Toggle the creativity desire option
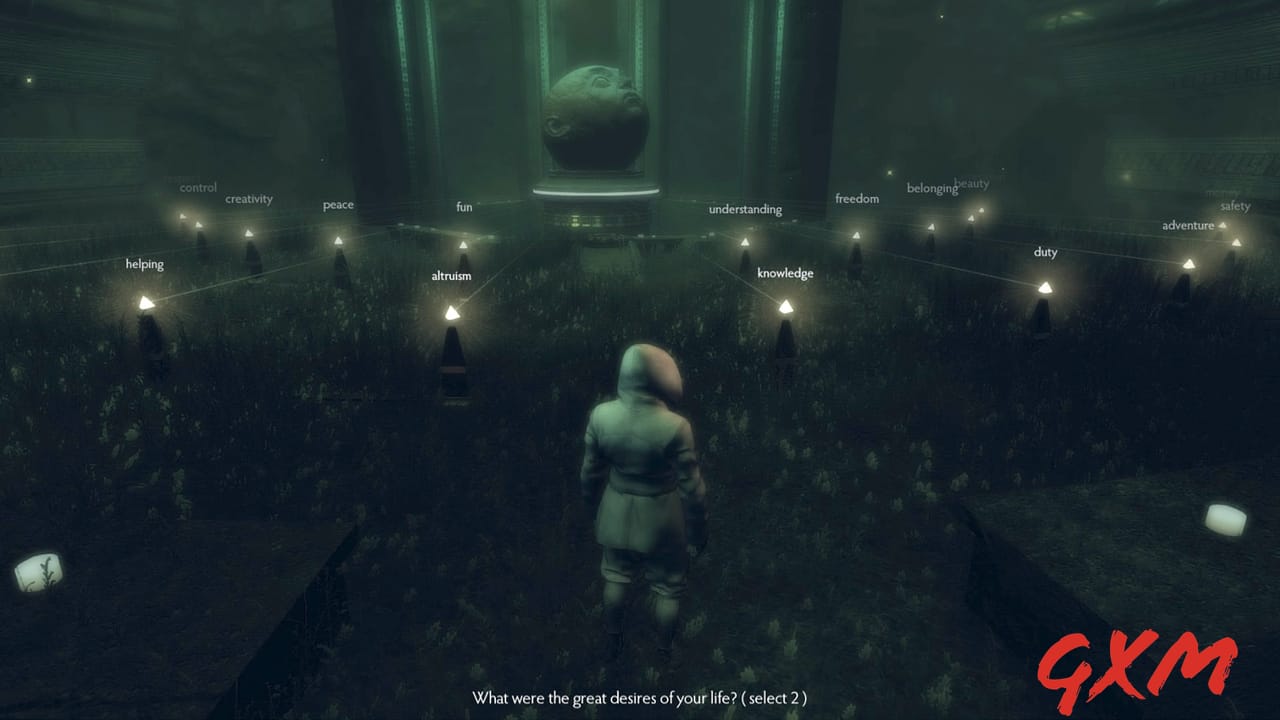Image resolution: width=1280 pixels, height=720 pixels. 248,199
